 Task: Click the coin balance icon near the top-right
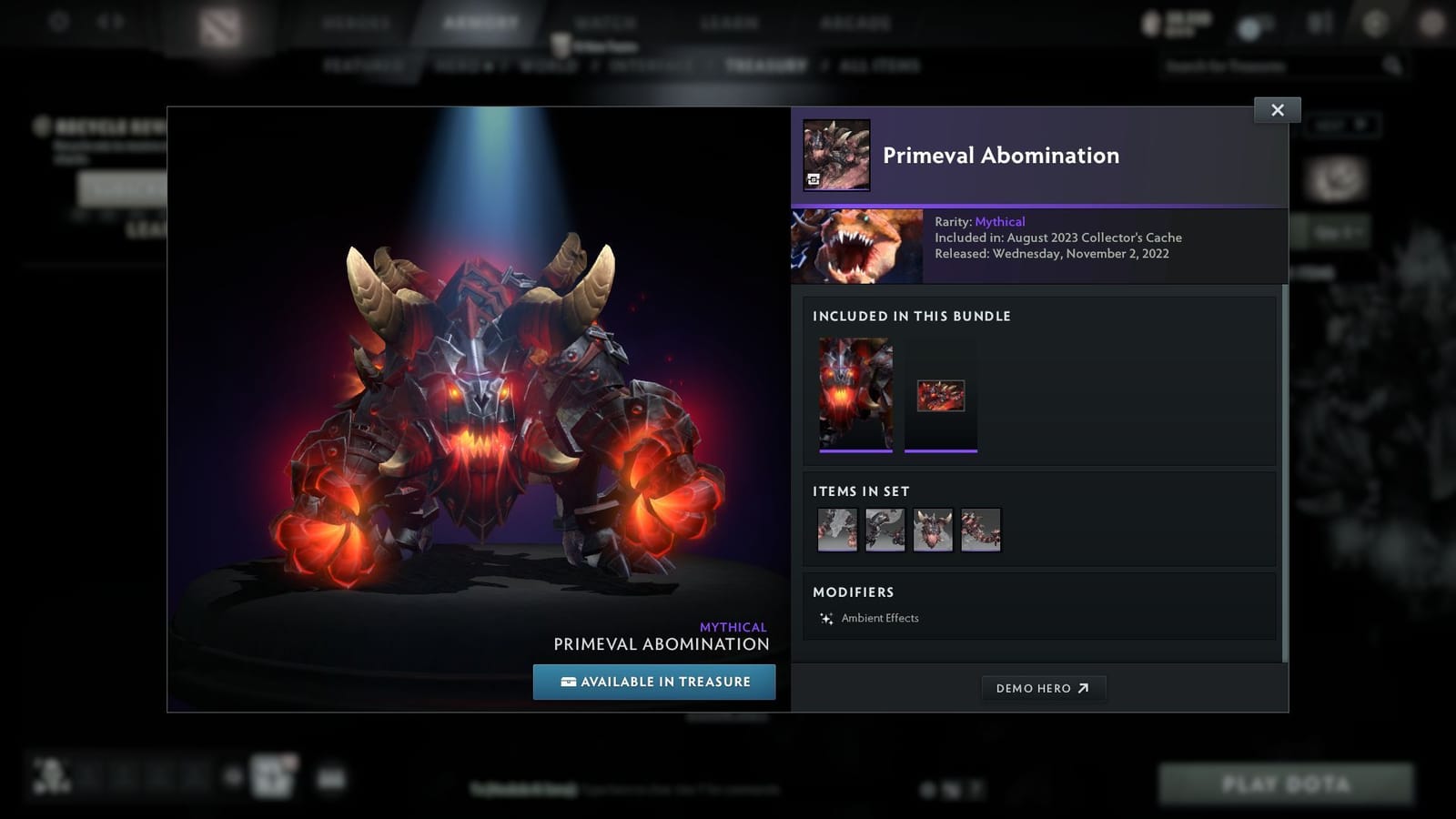tap(1149, 23)
